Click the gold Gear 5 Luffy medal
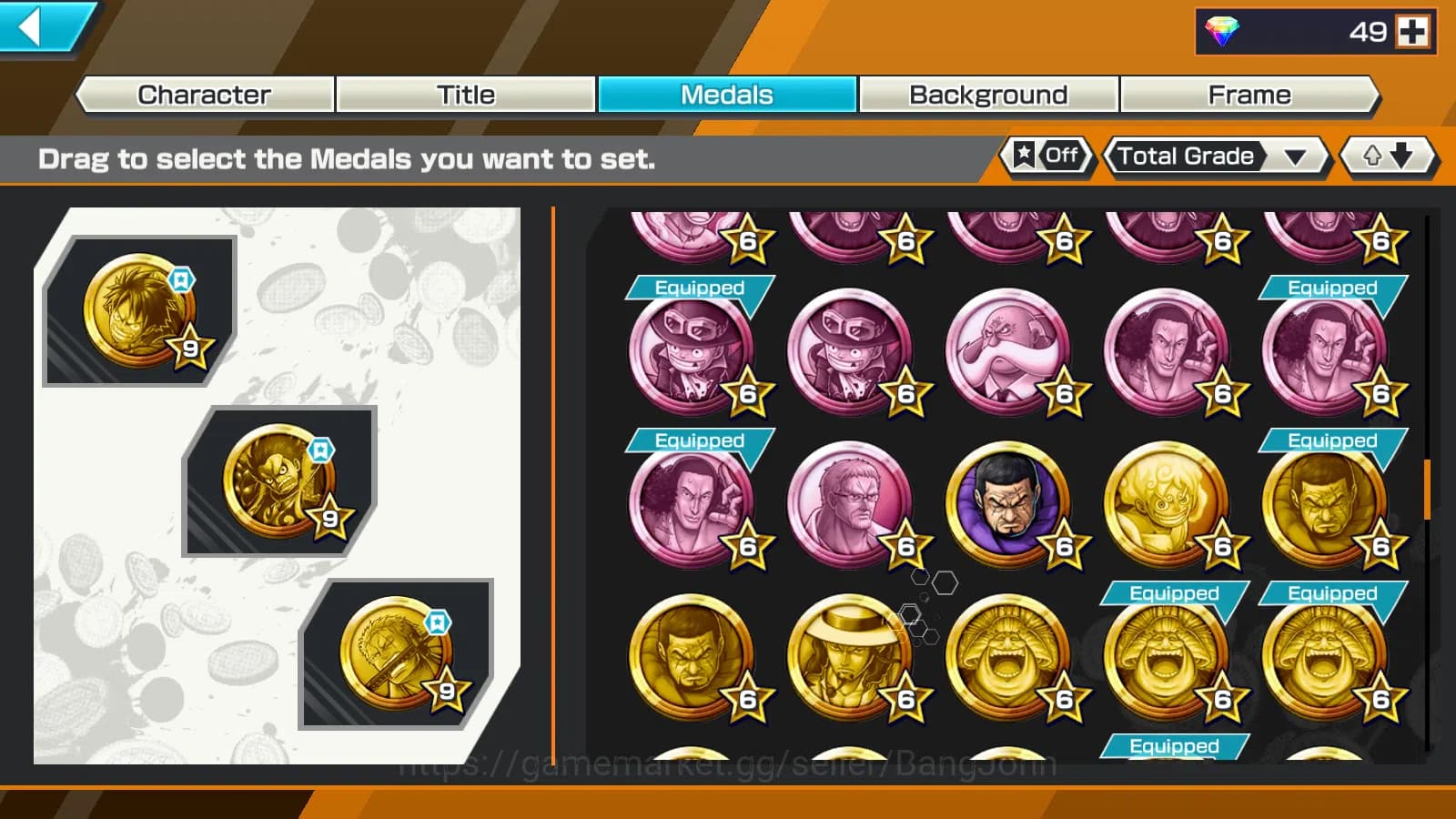The width and height of the screenshot is (1456, 819). click(x=1168, y=500)
